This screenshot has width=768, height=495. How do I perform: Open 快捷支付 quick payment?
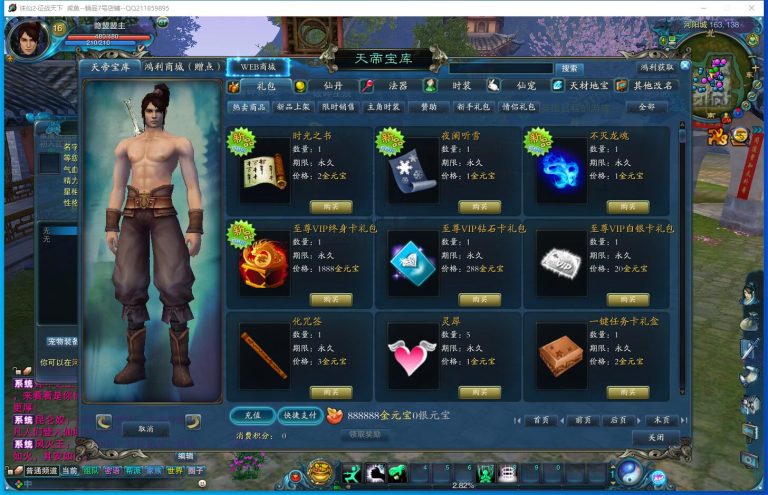tap(299, 415)
